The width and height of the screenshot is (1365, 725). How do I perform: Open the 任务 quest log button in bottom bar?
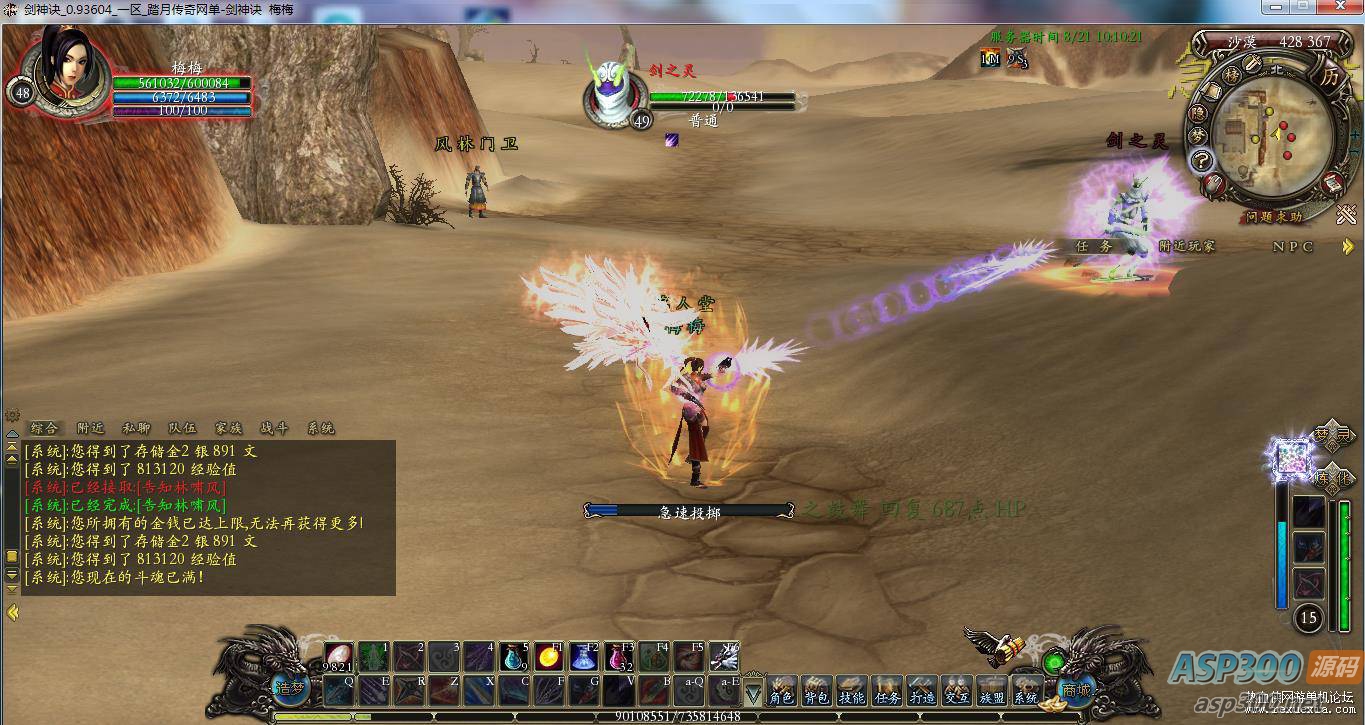[887, 691]
